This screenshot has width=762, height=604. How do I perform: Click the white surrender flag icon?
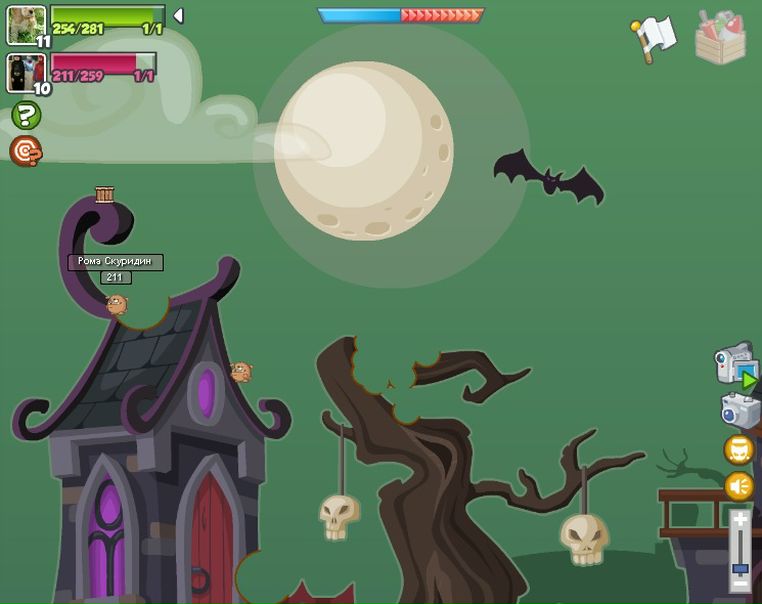654,39
